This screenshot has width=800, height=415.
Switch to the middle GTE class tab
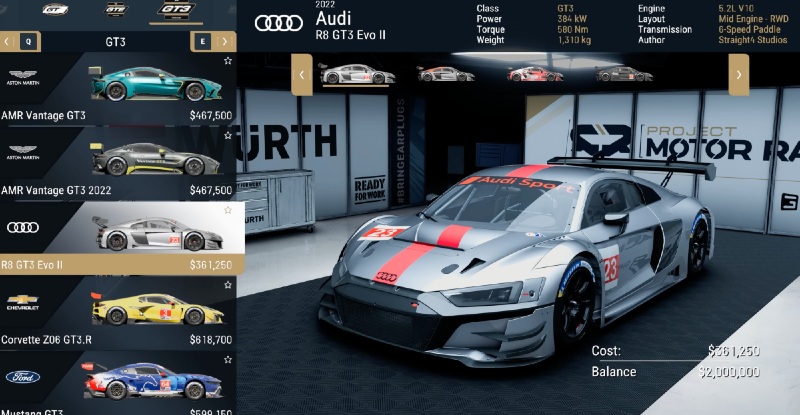click(116, 10)
